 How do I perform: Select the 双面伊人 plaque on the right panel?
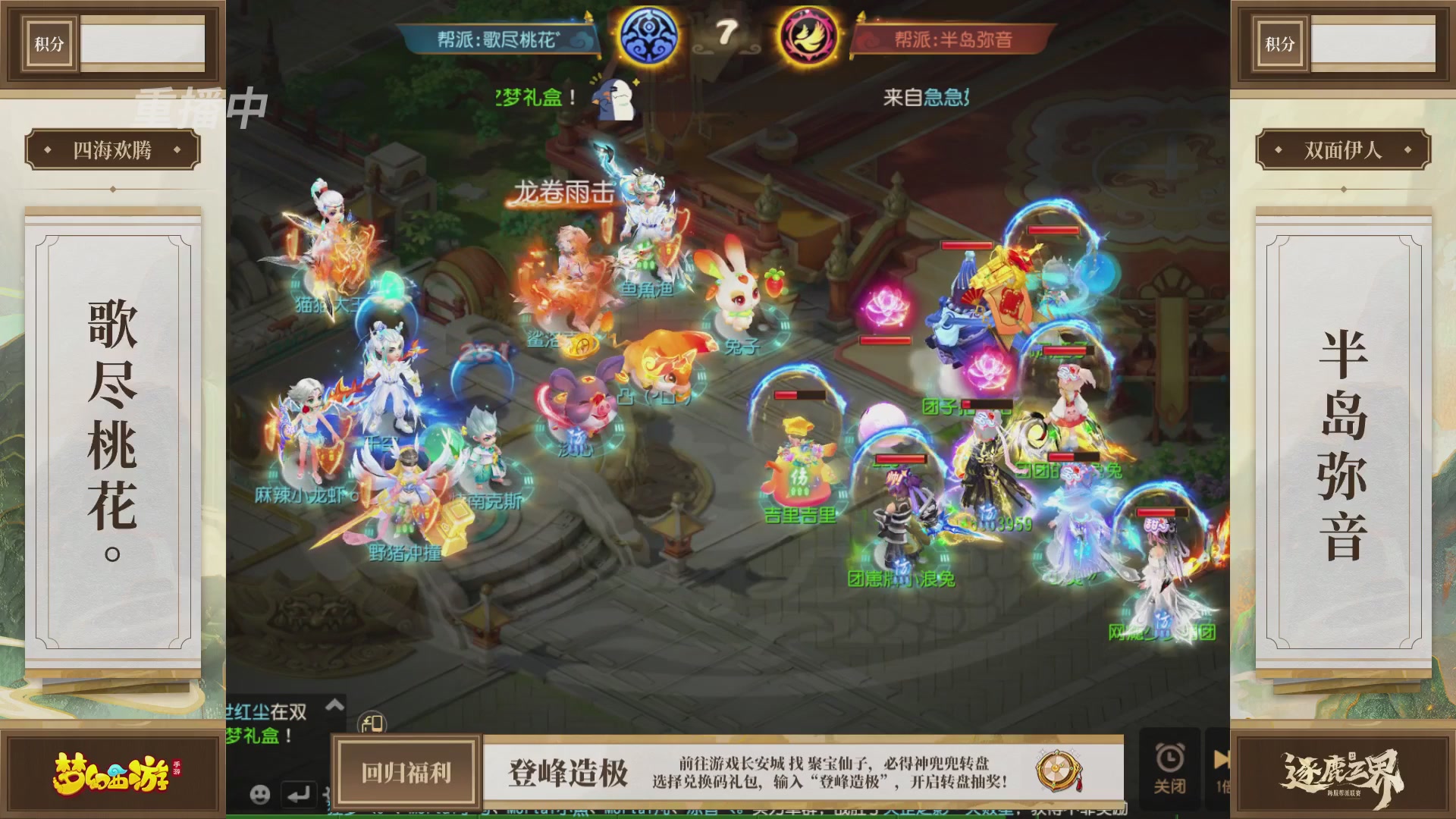pyautogui.click(x=1344, y=149)
